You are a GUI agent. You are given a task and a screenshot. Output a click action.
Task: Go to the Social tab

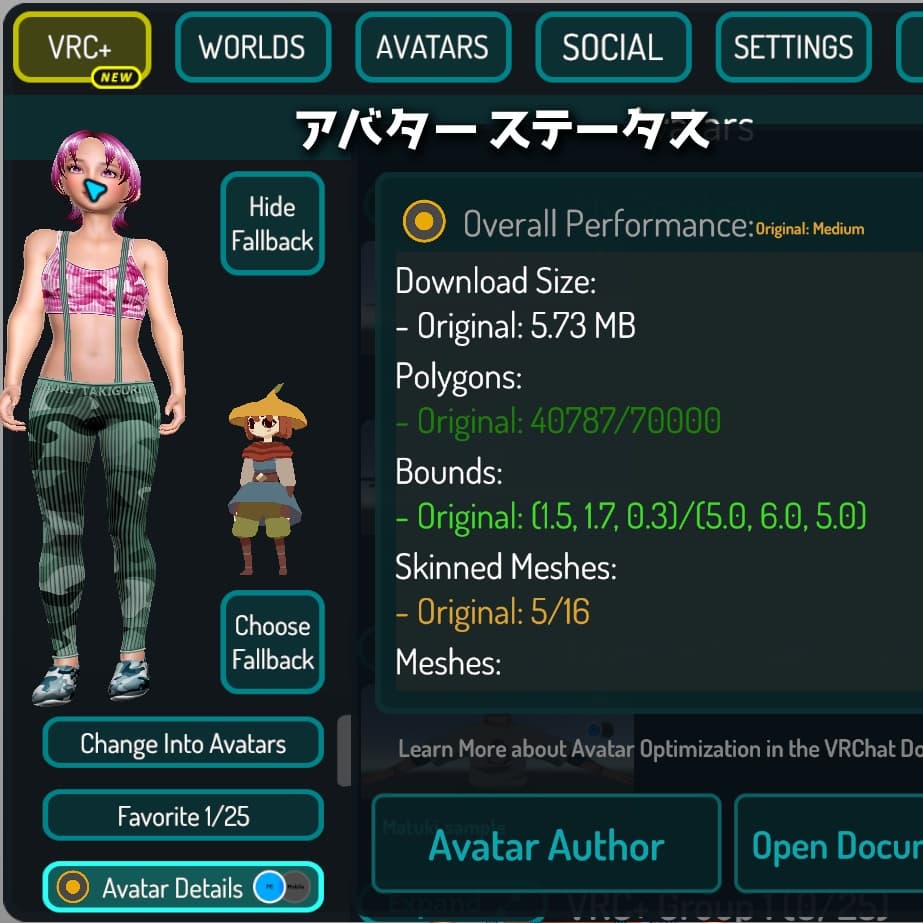coord(612,47)
